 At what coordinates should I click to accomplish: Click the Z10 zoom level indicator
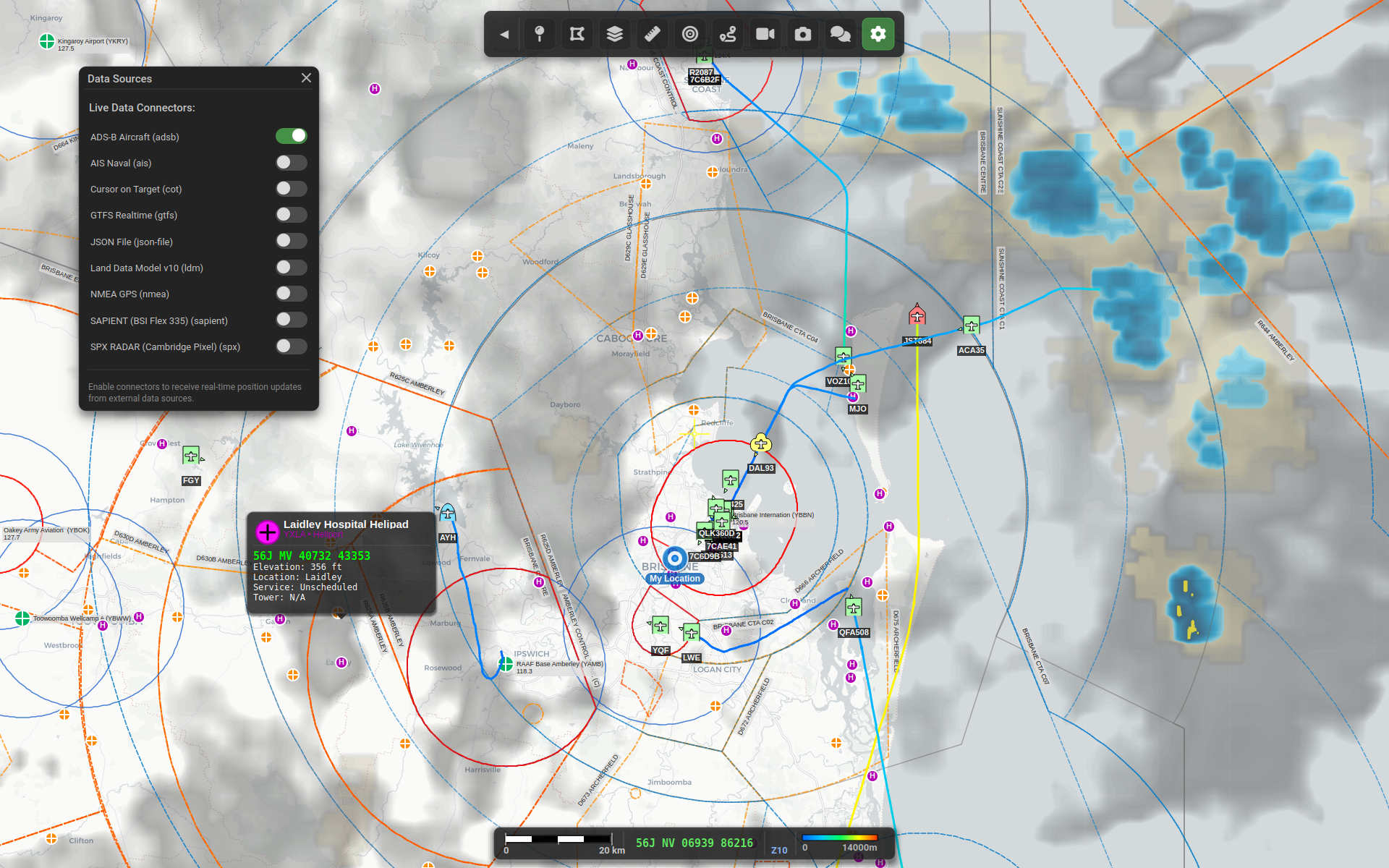pos(779,850)
